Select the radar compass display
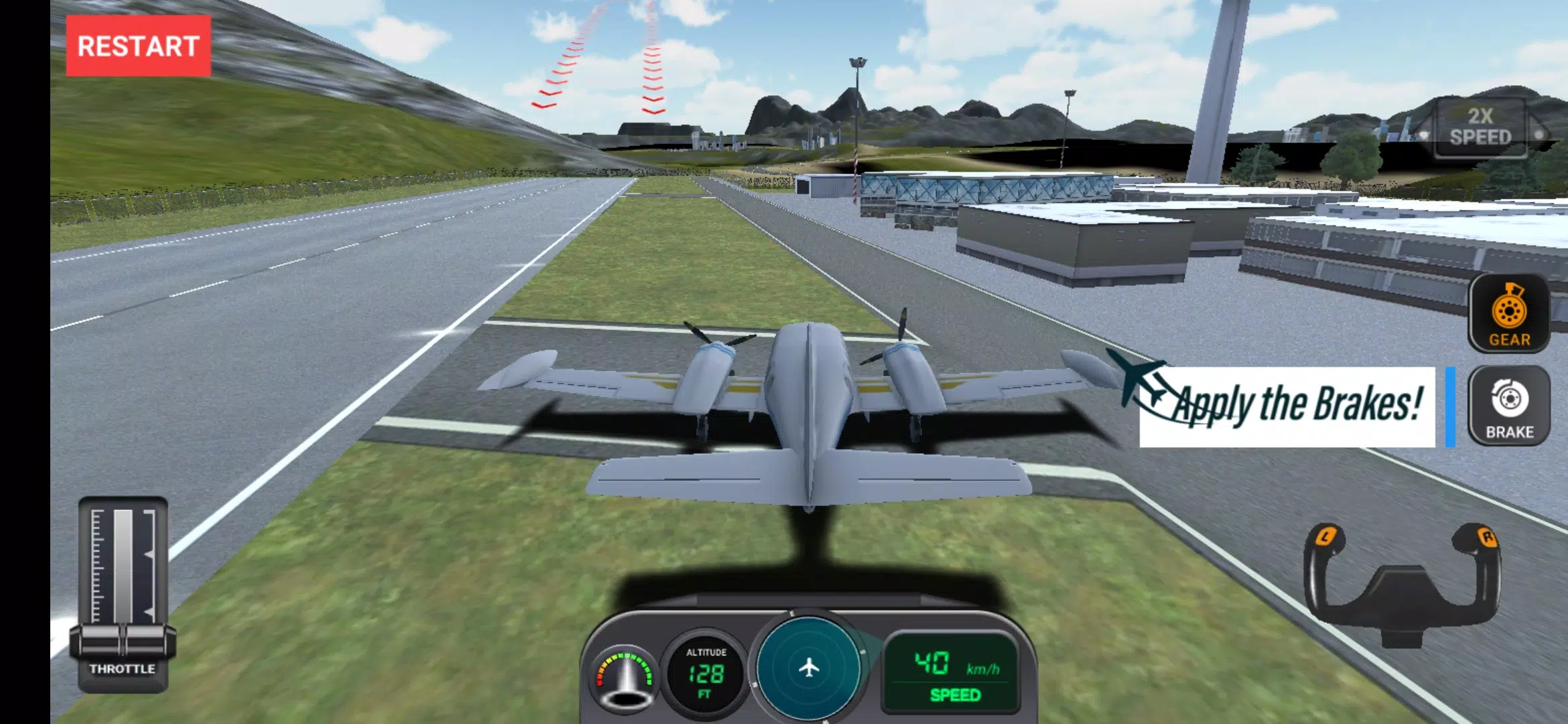This screenshot has height=724, width=1568. click(809, 668)
